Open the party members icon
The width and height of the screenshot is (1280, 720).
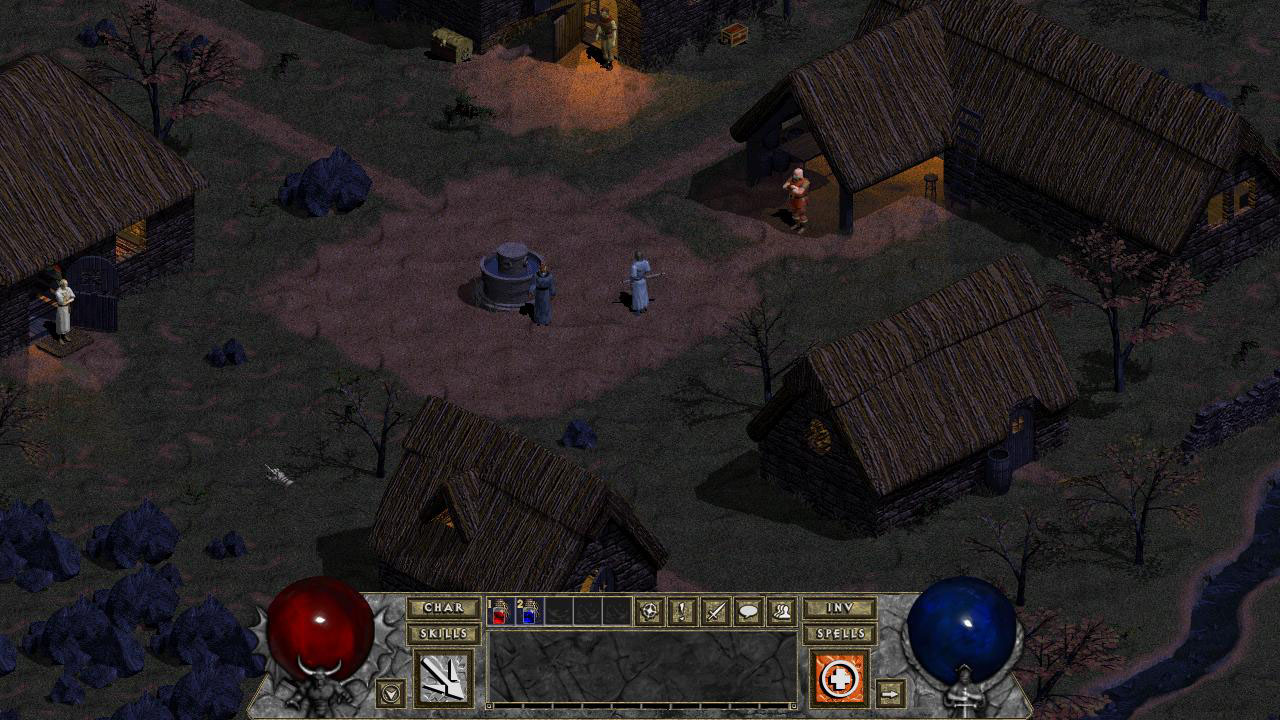[780, 611]
